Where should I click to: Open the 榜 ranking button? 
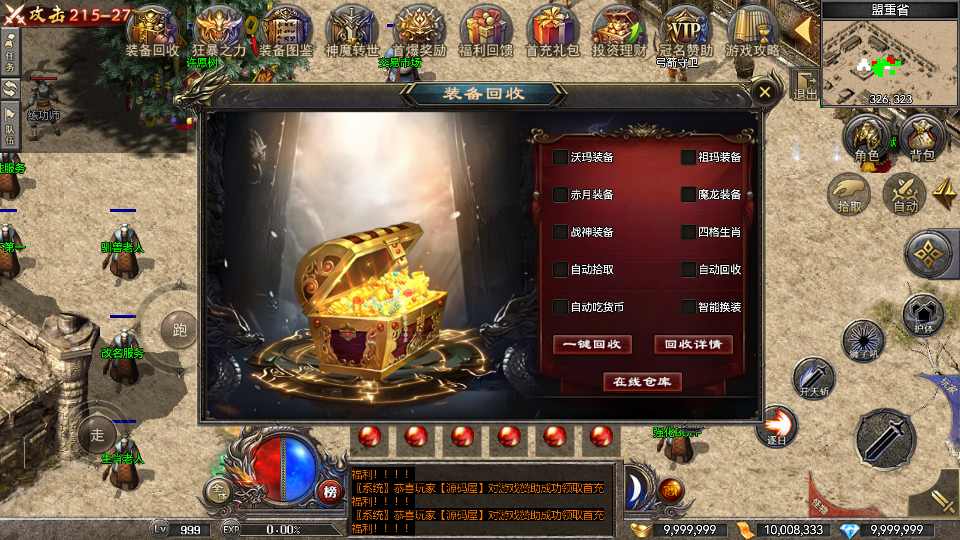[x=329, y=491]
